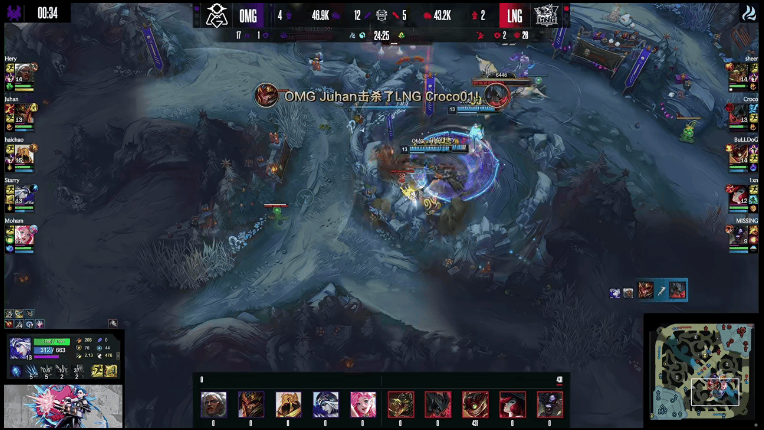Click the pink-haired champion in bottom bar
This screenshot has height=430, width=764.
[362, 404]
